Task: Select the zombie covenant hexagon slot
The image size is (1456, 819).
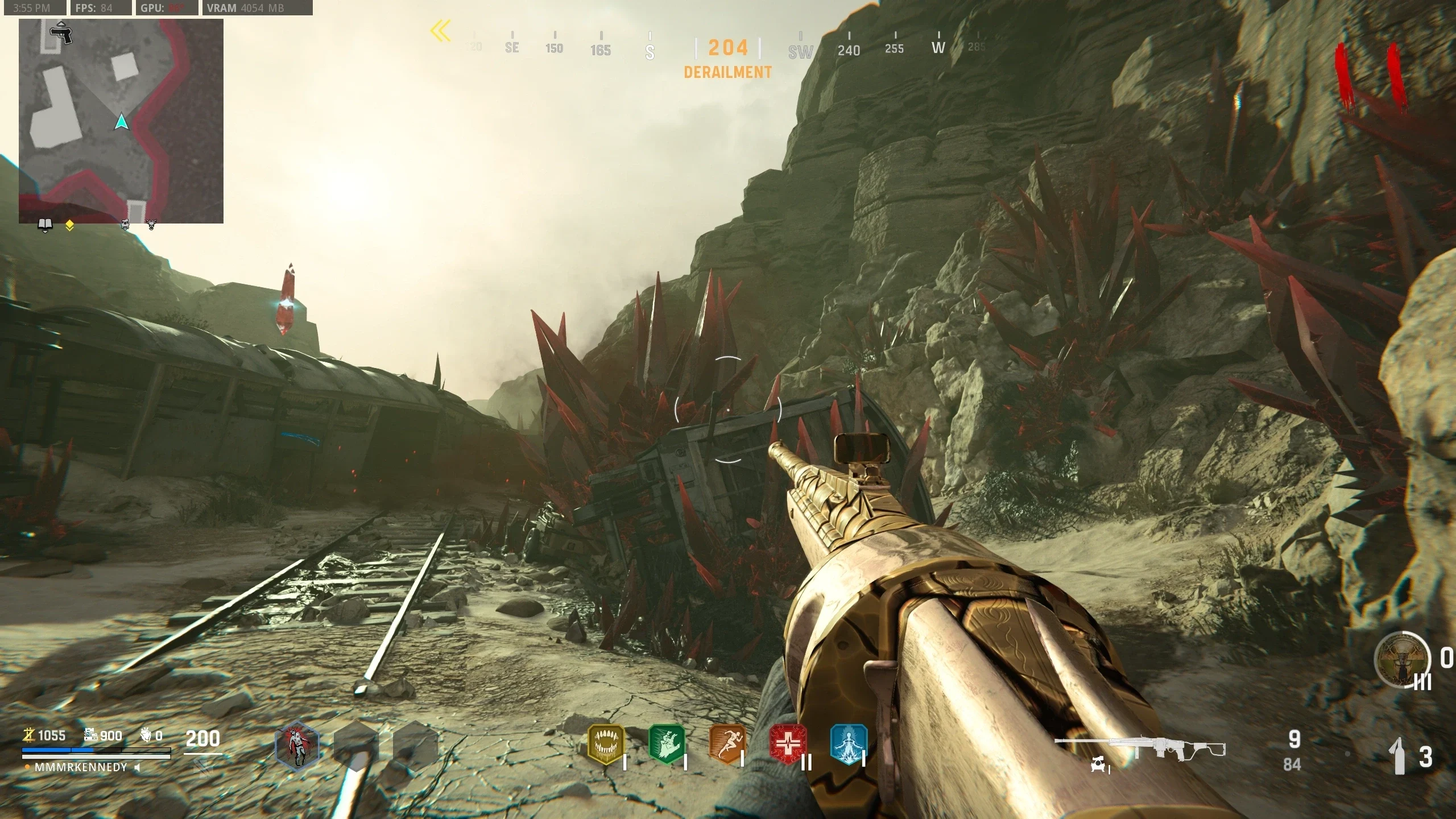Action: coord(297,746)
